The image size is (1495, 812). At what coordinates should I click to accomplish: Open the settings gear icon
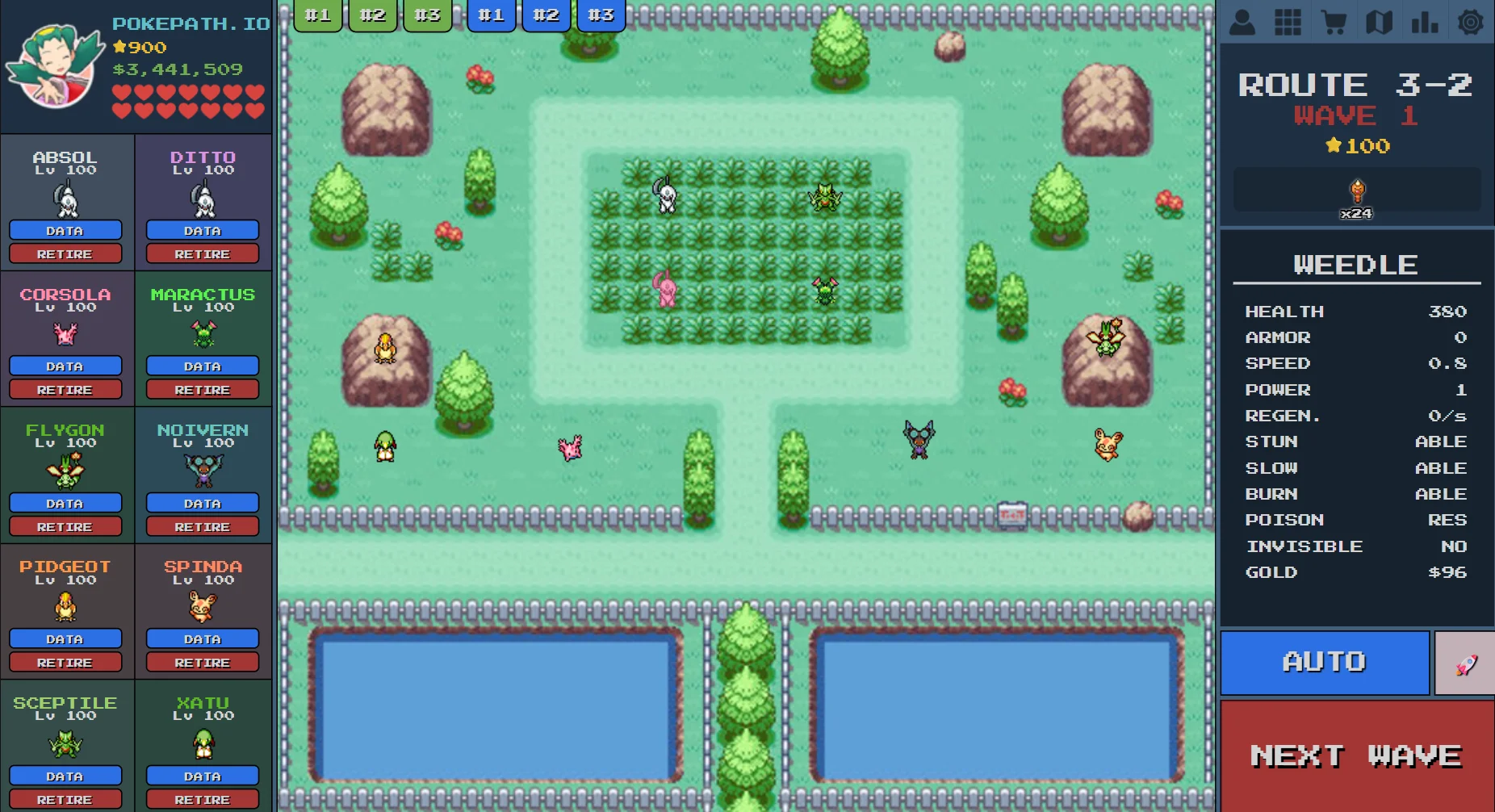pyautogui.click(x=1471, y=22)
